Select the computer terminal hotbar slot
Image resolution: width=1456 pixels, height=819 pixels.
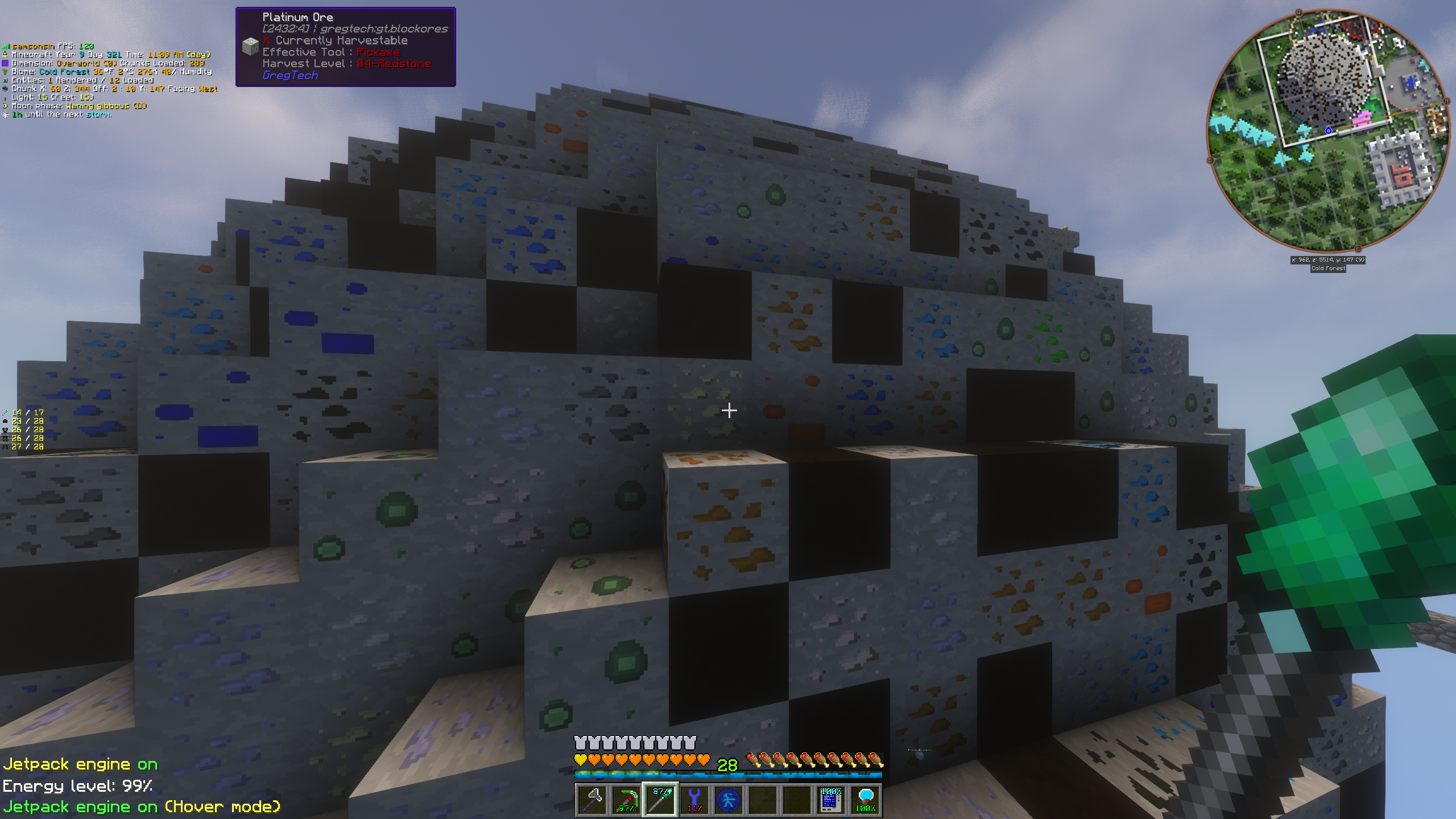(x=831, y=800)
